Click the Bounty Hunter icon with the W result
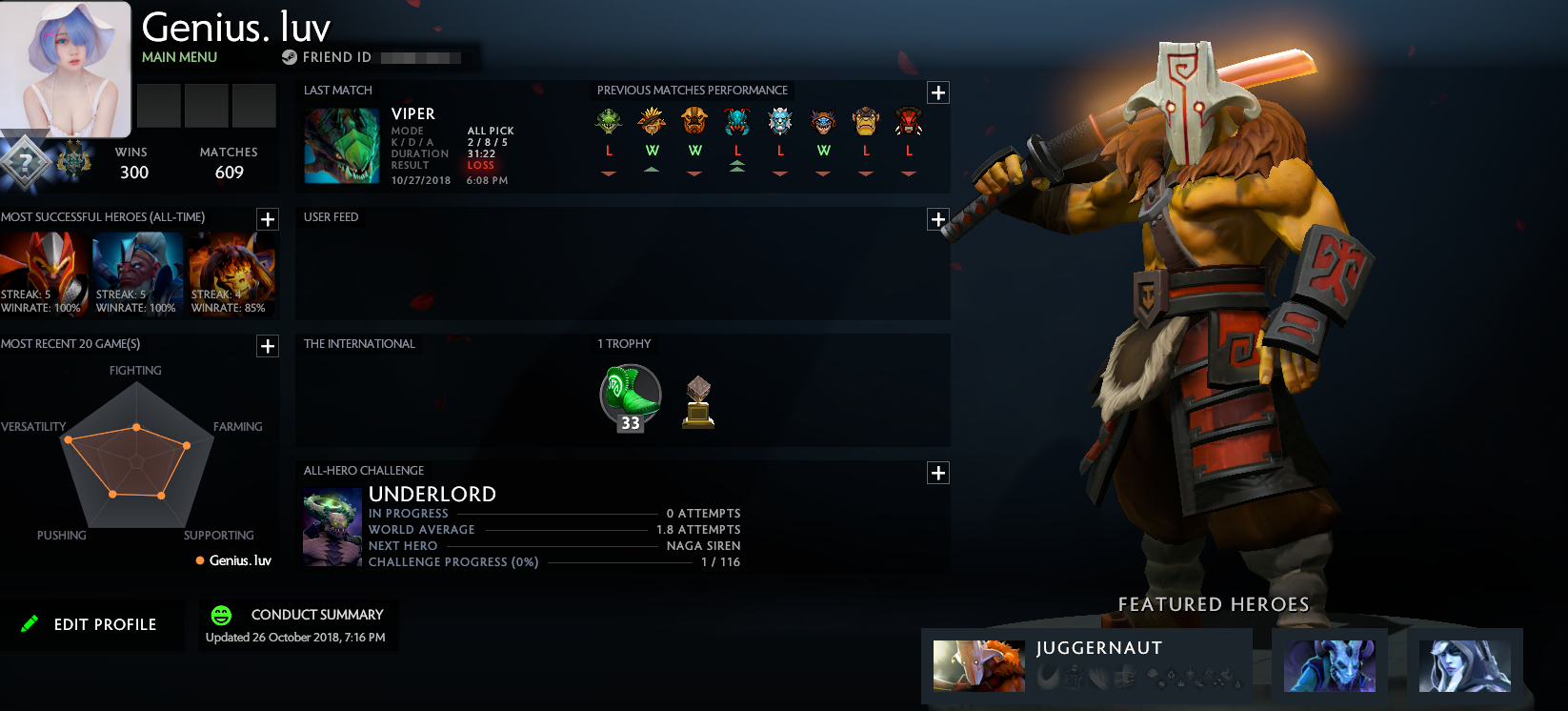The width and height of the screenshot is (1568, 711). pos(652,121)
